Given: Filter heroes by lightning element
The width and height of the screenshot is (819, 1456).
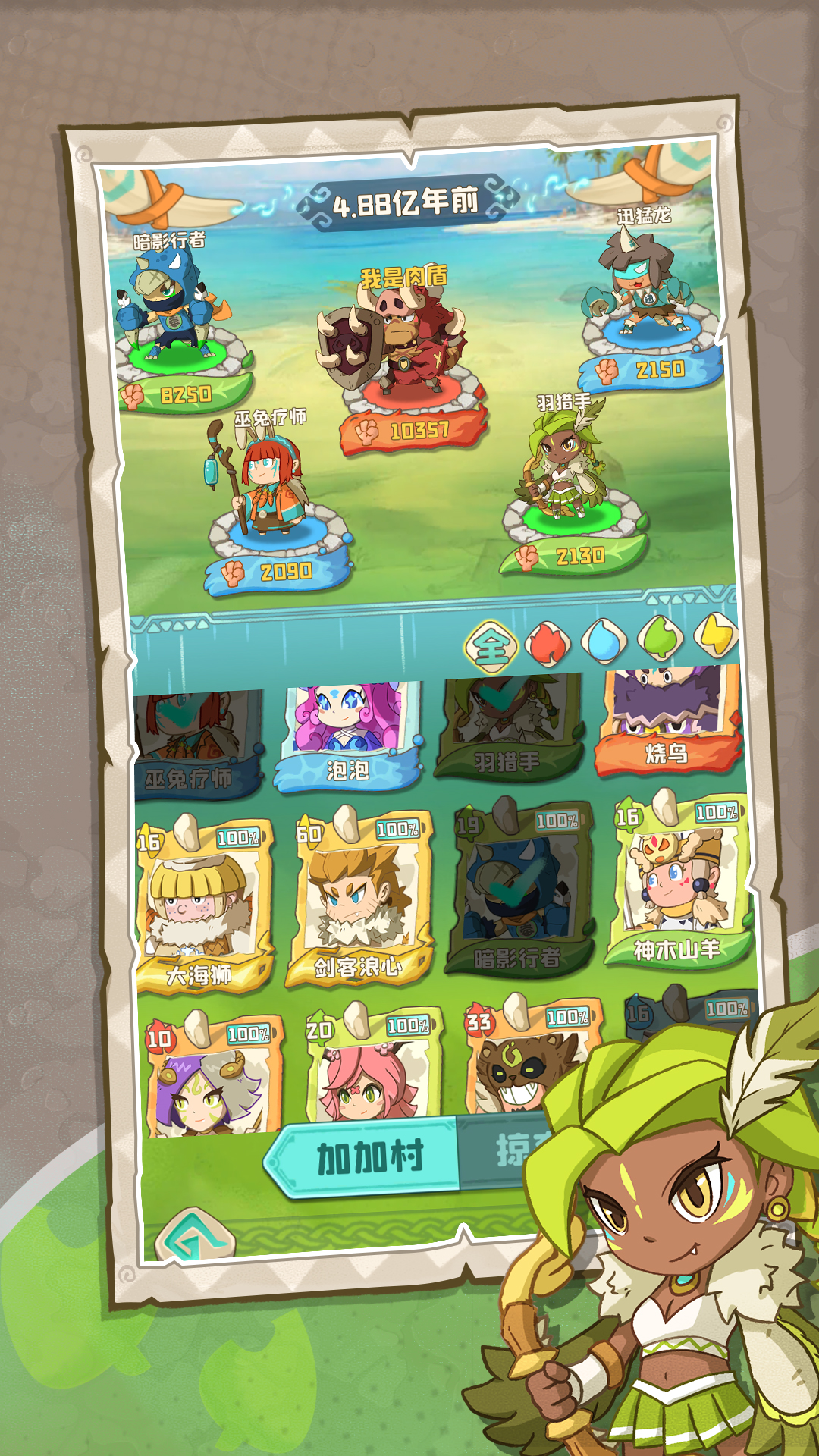Looking at the screenshot, I should tap(717, 635).
